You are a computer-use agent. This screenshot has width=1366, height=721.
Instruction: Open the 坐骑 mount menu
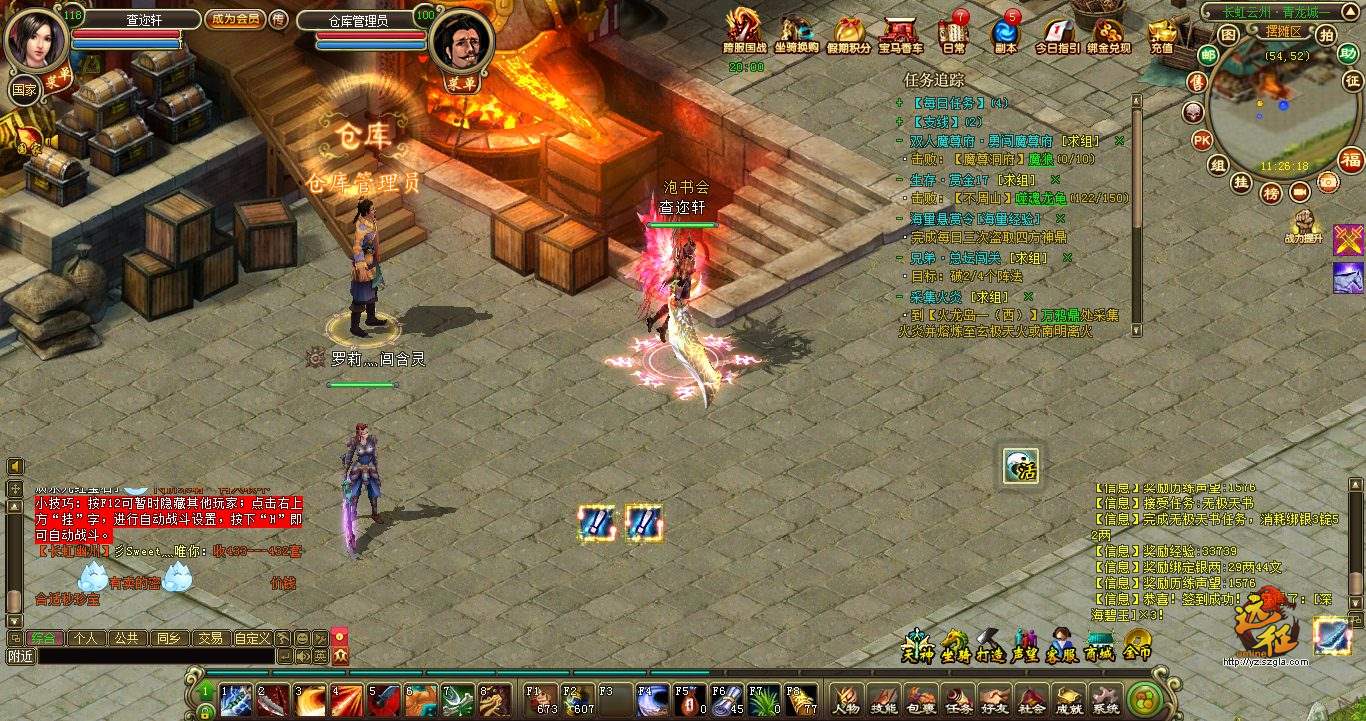pos(954,643)
